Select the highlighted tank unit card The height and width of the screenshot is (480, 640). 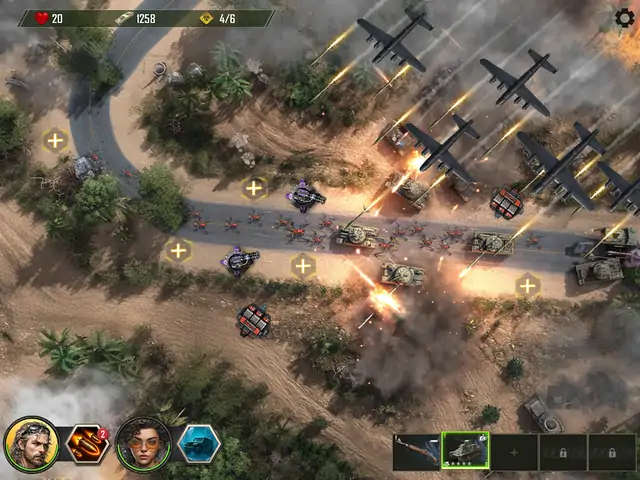pyautogui.click(x=465, y=452)
